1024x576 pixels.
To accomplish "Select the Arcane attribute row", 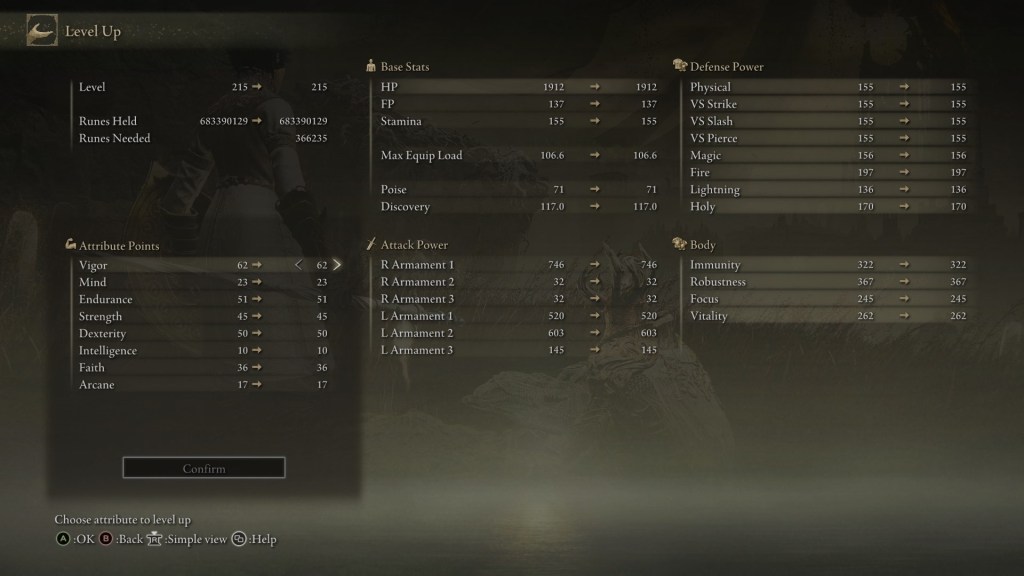I will point(200,385).
